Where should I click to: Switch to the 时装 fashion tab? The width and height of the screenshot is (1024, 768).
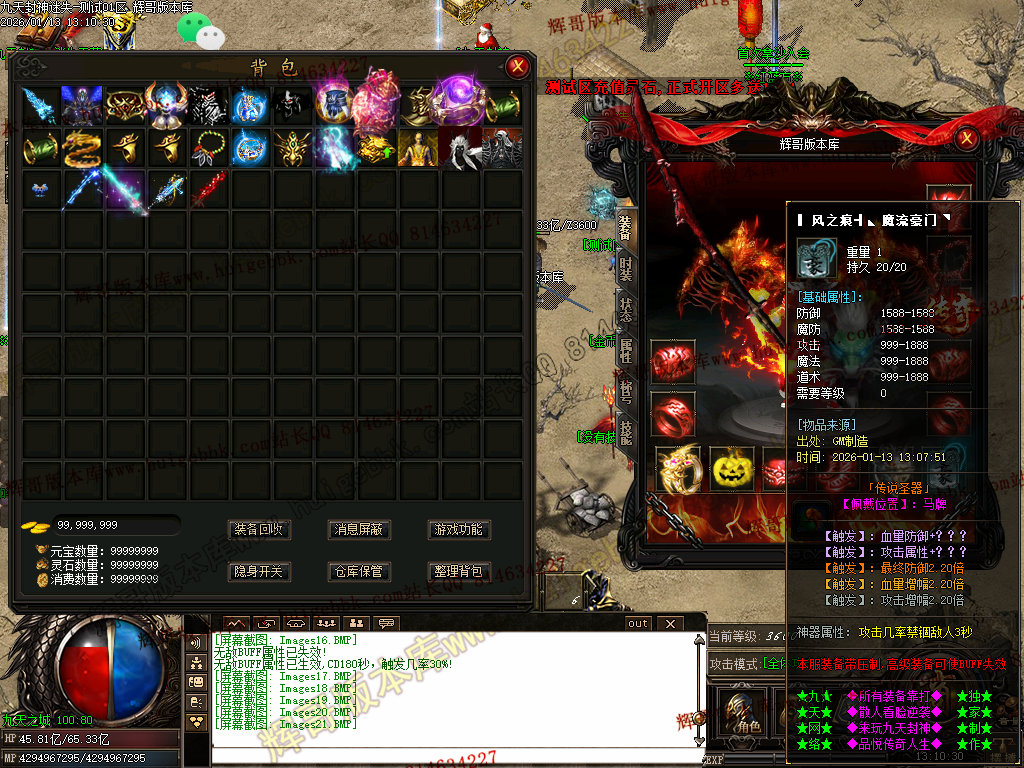point(626,269)
